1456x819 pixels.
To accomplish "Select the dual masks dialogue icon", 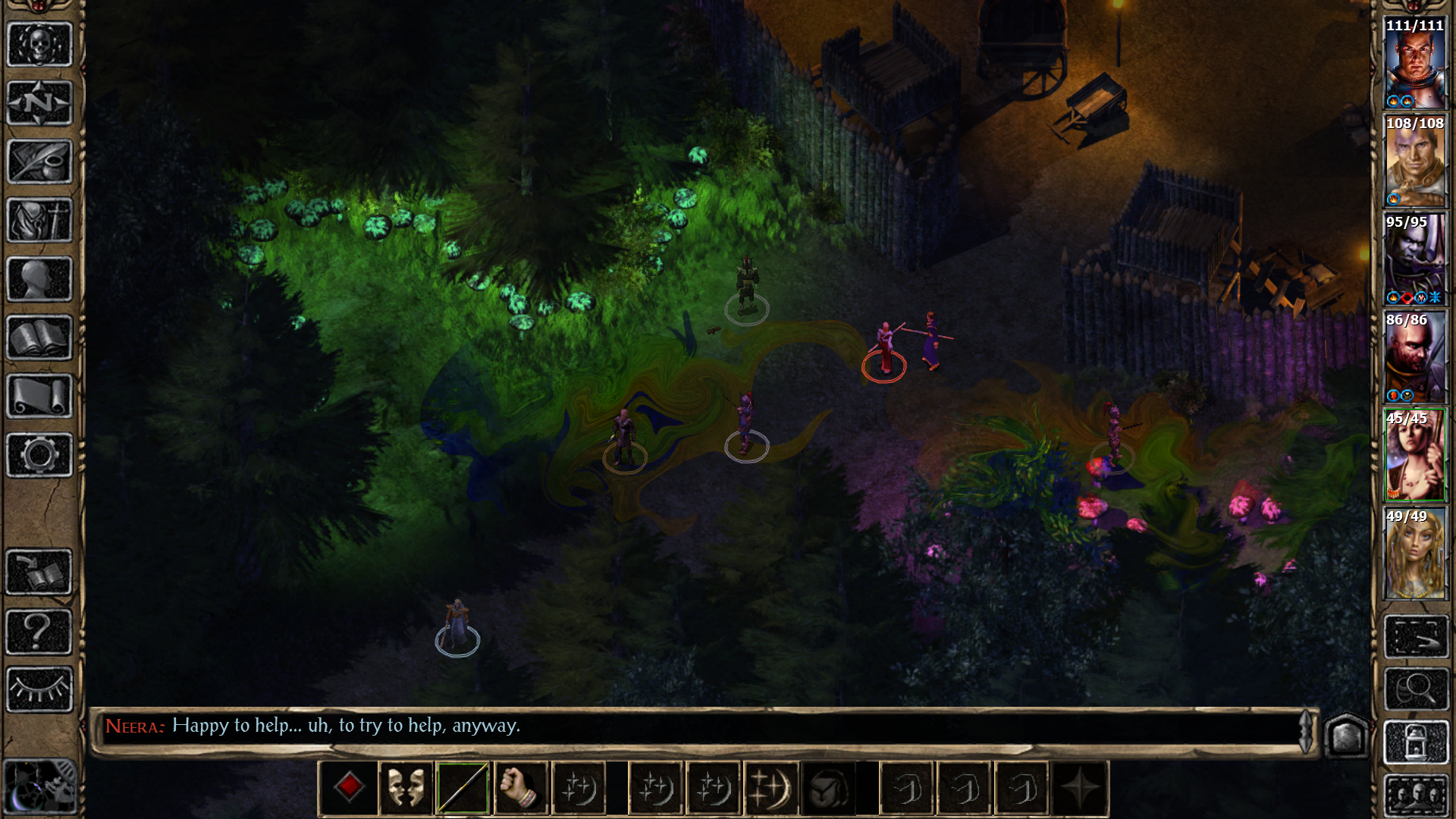I will 407,789.
